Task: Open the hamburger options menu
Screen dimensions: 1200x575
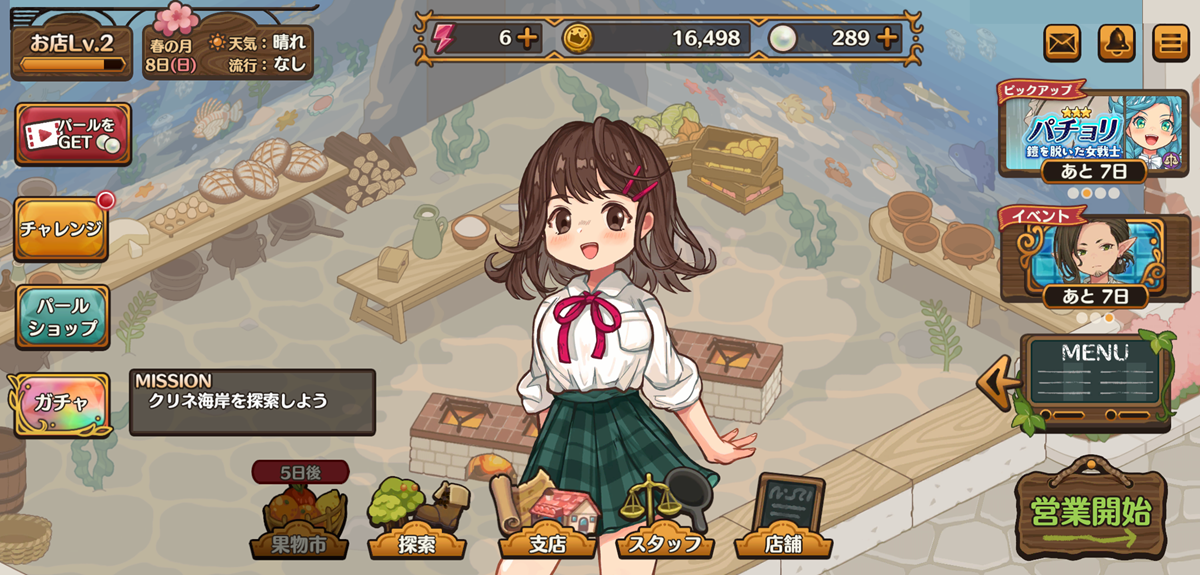Action: click(1170, 43)
